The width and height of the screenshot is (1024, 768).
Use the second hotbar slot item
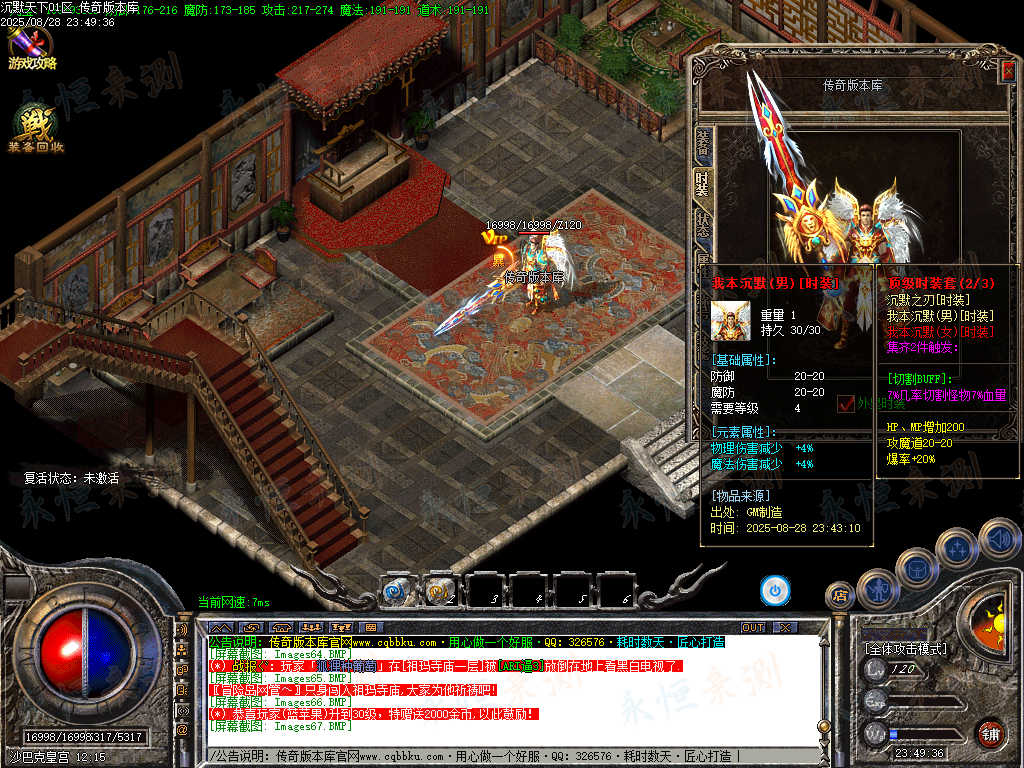click(x=439, y=591)
